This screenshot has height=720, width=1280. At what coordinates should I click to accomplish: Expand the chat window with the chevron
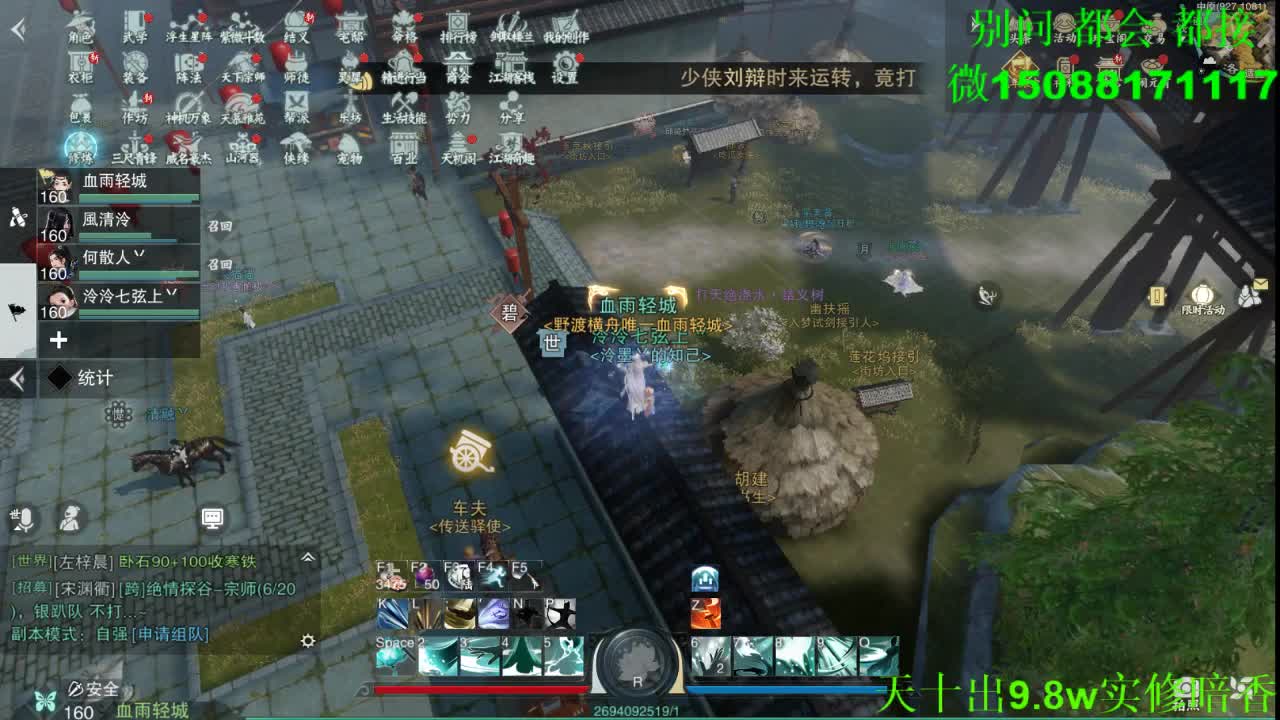tap(309, 557)
